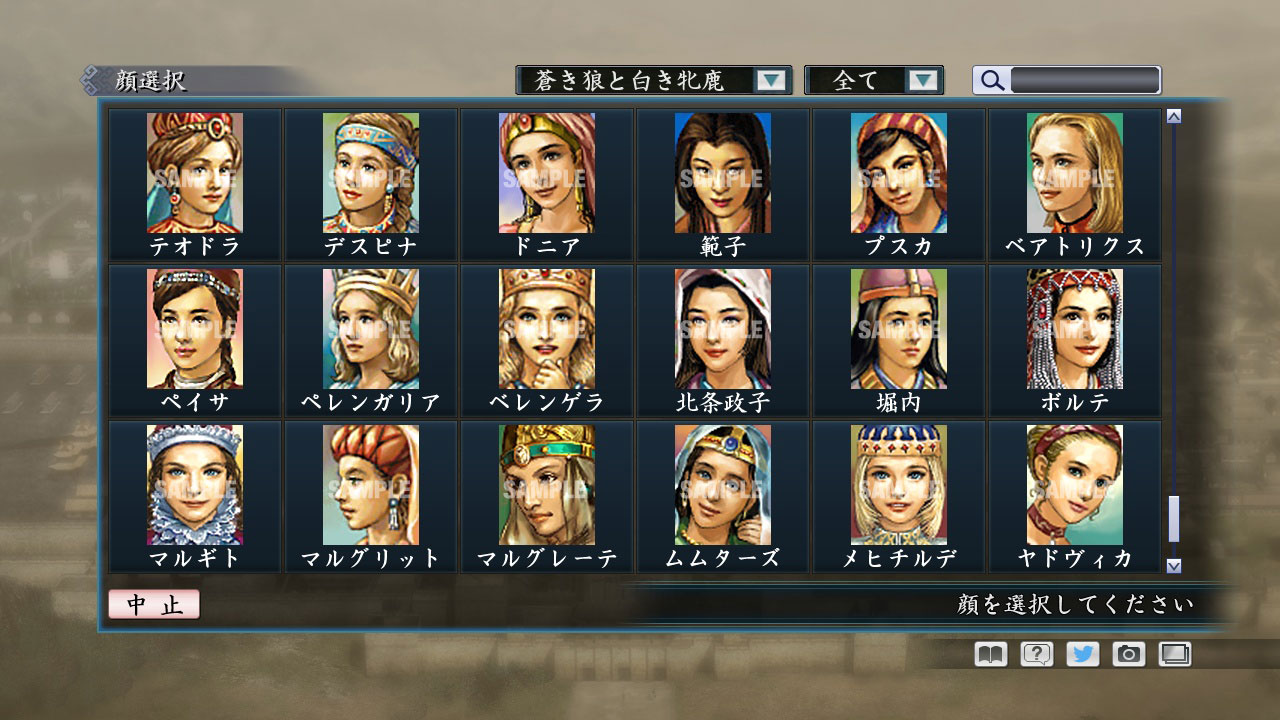Click the scrollbar down arrow
This screenshot has width=1280, height=720.
click(x=1172, y=563)
